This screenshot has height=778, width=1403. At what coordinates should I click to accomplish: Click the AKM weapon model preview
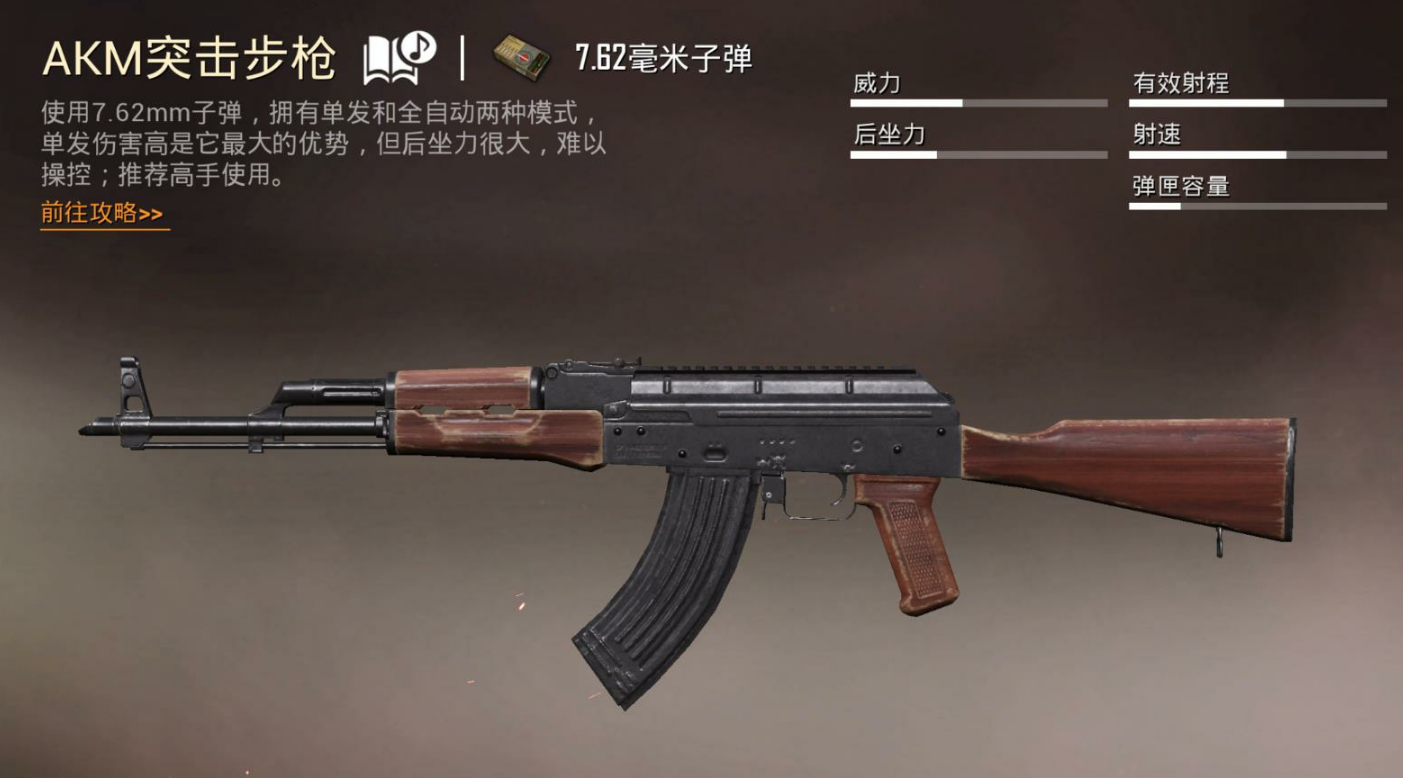[x=700, y=470]
